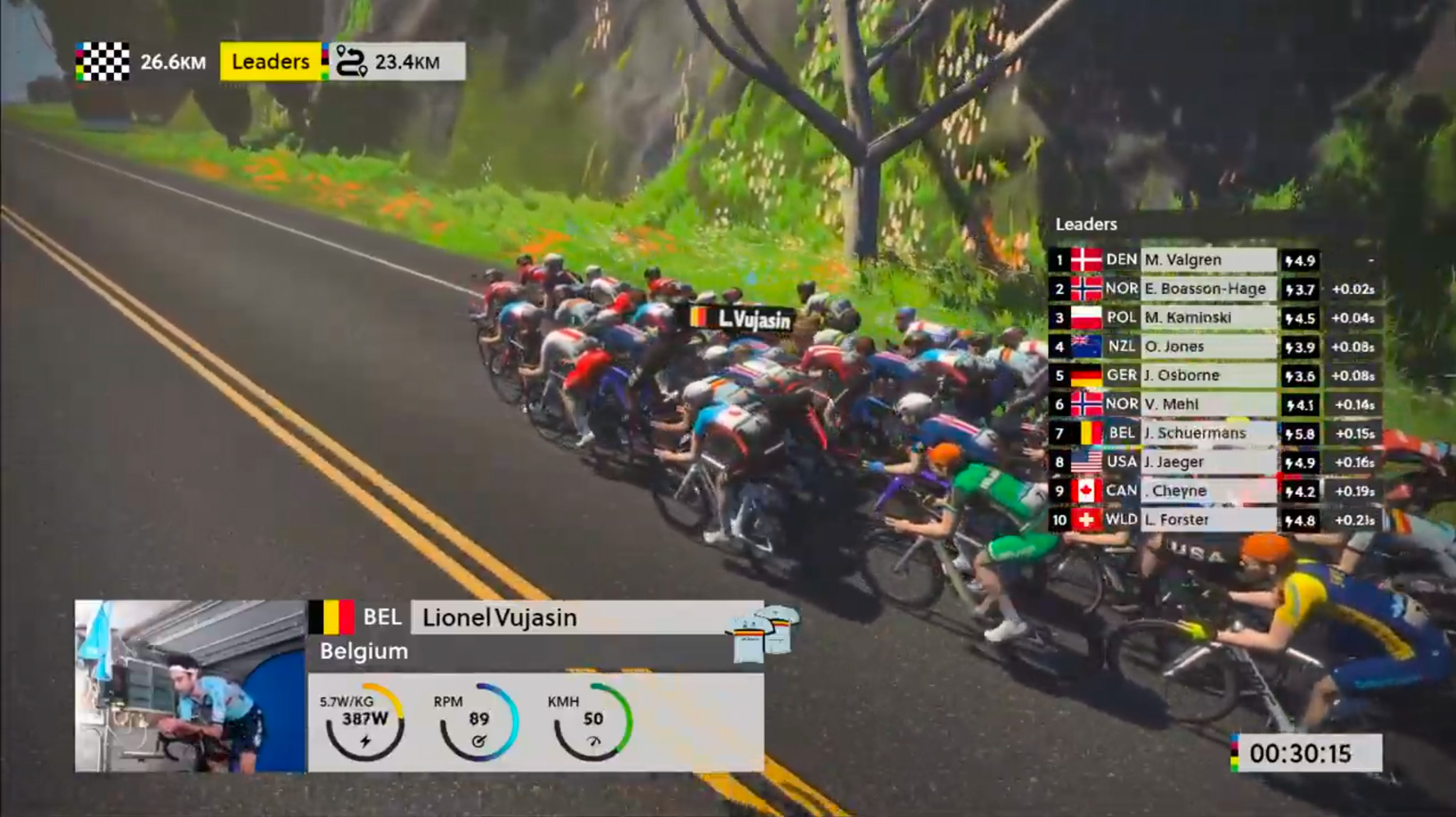Pick J. Jaeger from the Leaders list
The image size is (1456, 817).
(x=1207, y=462)
